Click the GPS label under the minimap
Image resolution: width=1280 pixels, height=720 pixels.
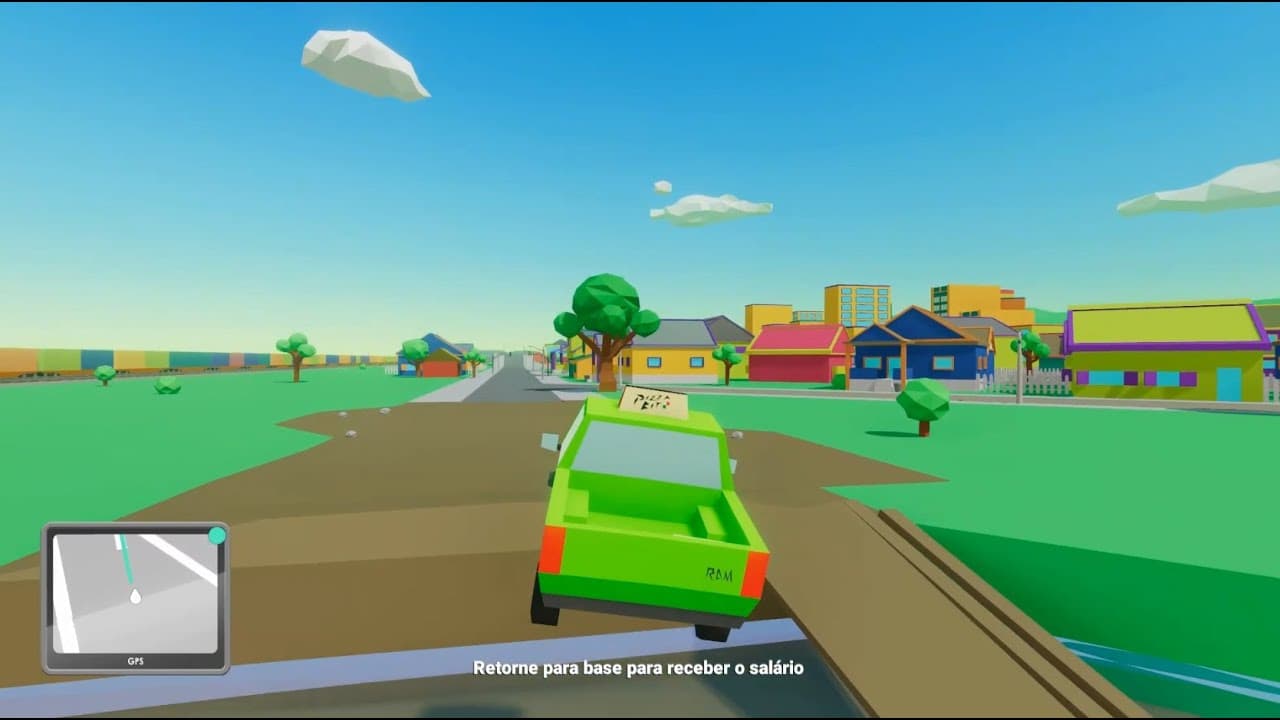point(136,660)
